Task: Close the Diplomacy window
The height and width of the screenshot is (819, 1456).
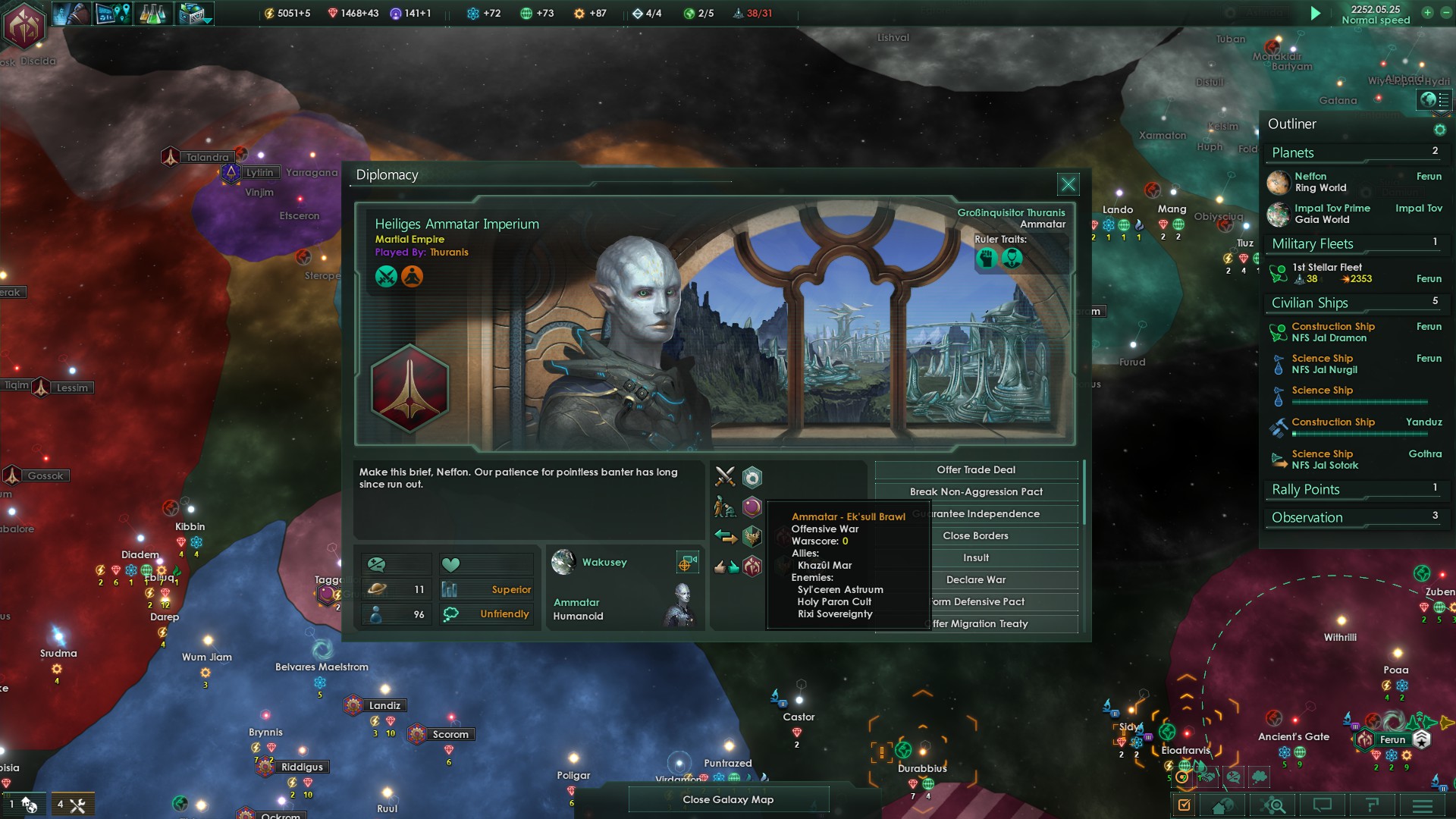Action: pos(1068,184)
